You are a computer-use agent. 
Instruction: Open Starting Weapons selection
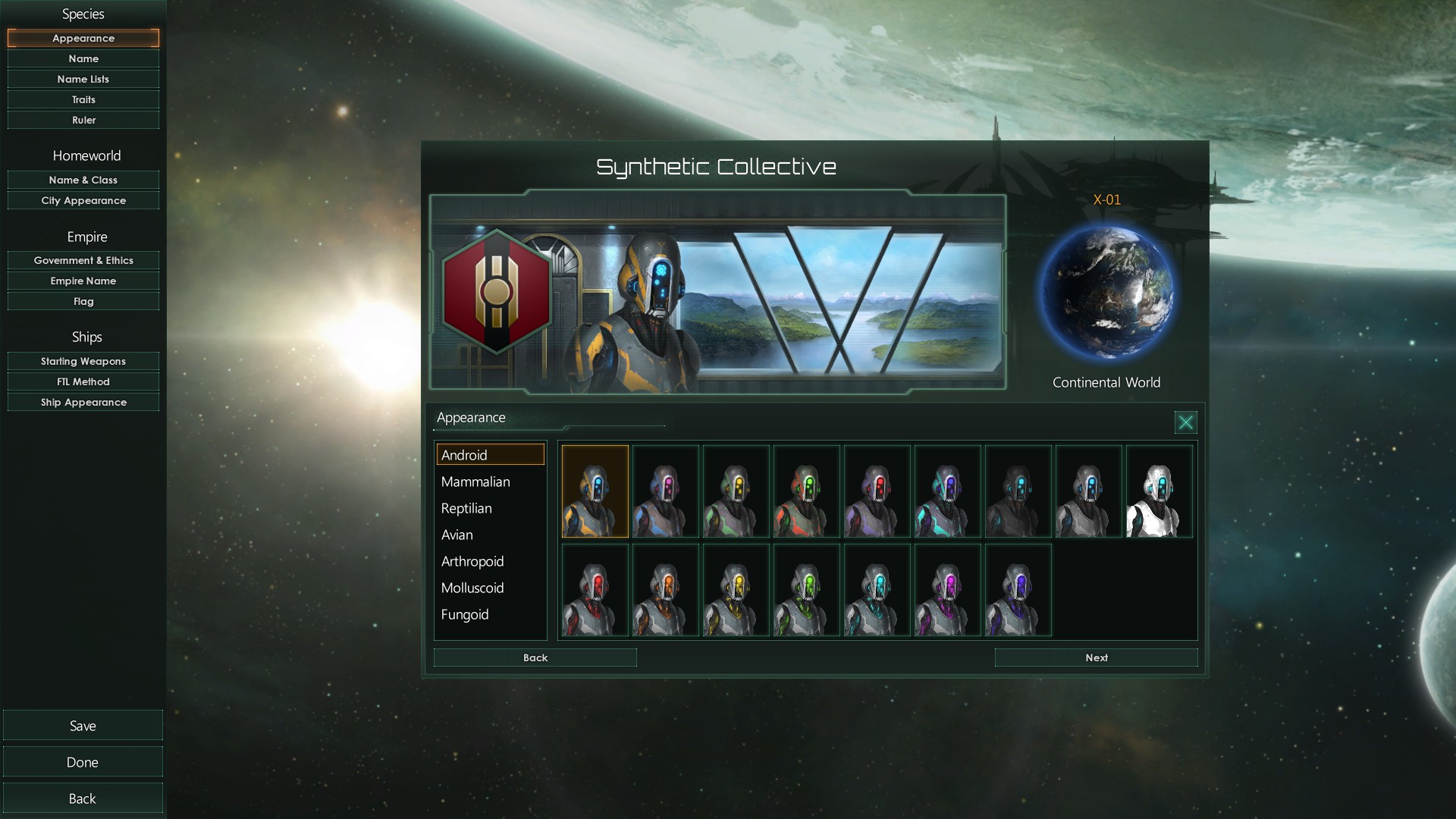pyautogui.click(x=83, y=361)
